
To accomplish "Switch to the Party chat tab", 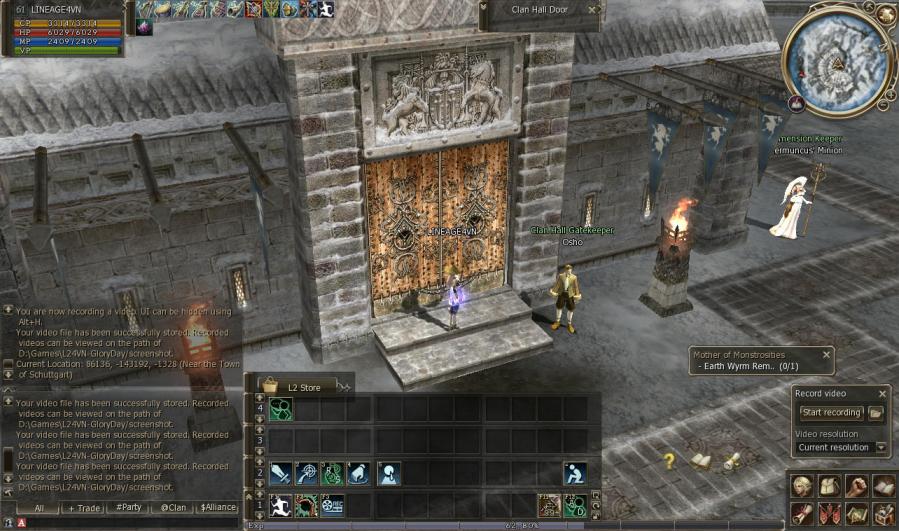I will [x=128, y=508].
